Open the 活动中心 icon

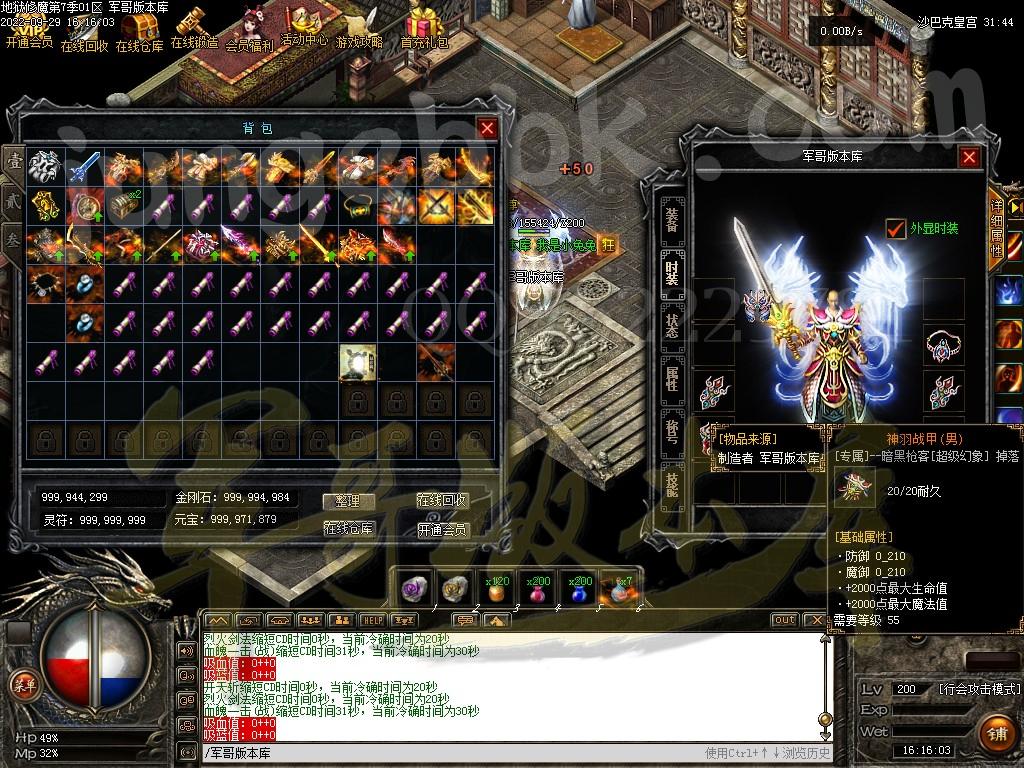(304, 28)
